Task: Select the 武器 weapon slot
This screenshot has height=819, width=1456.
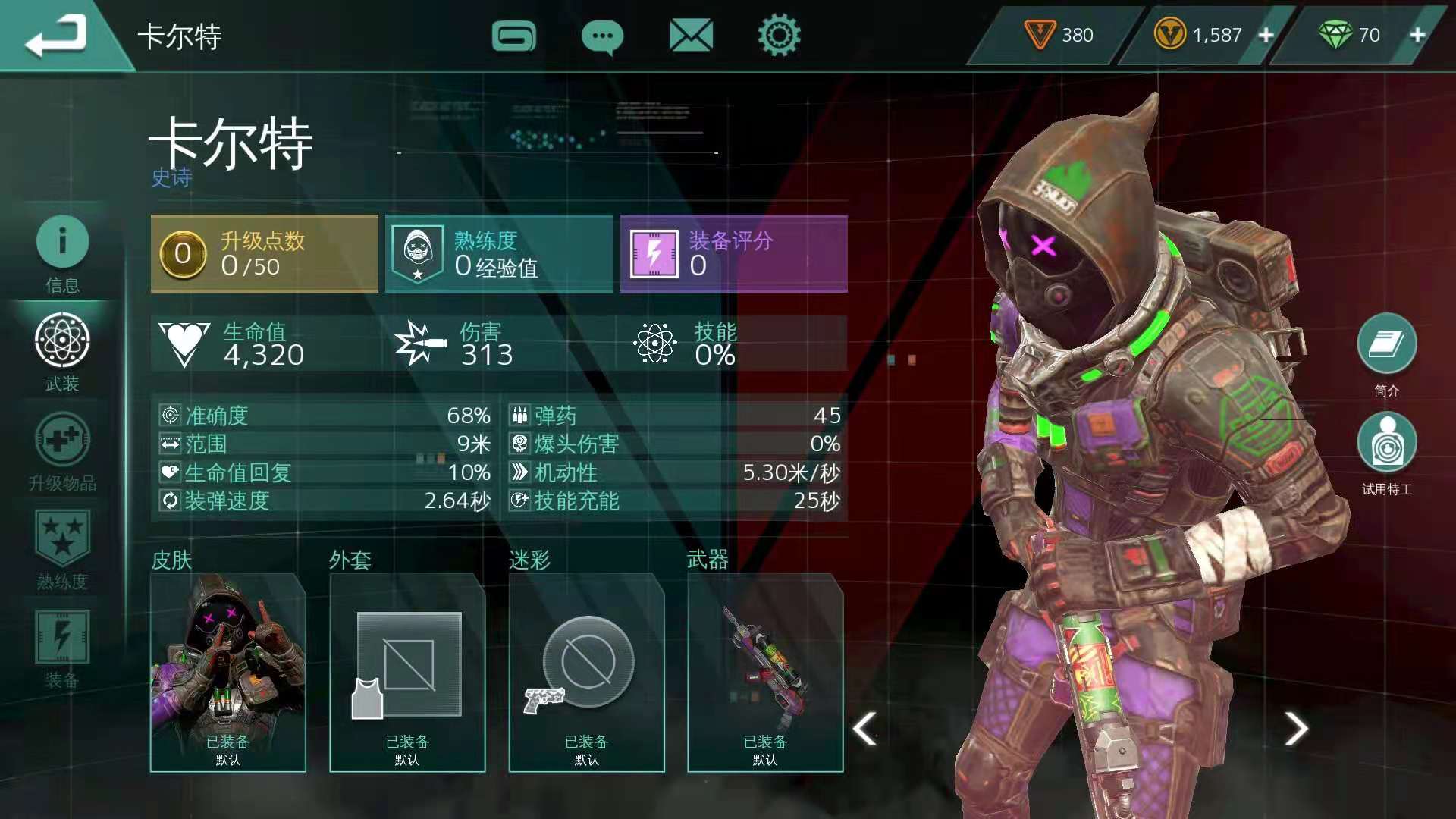Action: tap(765, 673)
